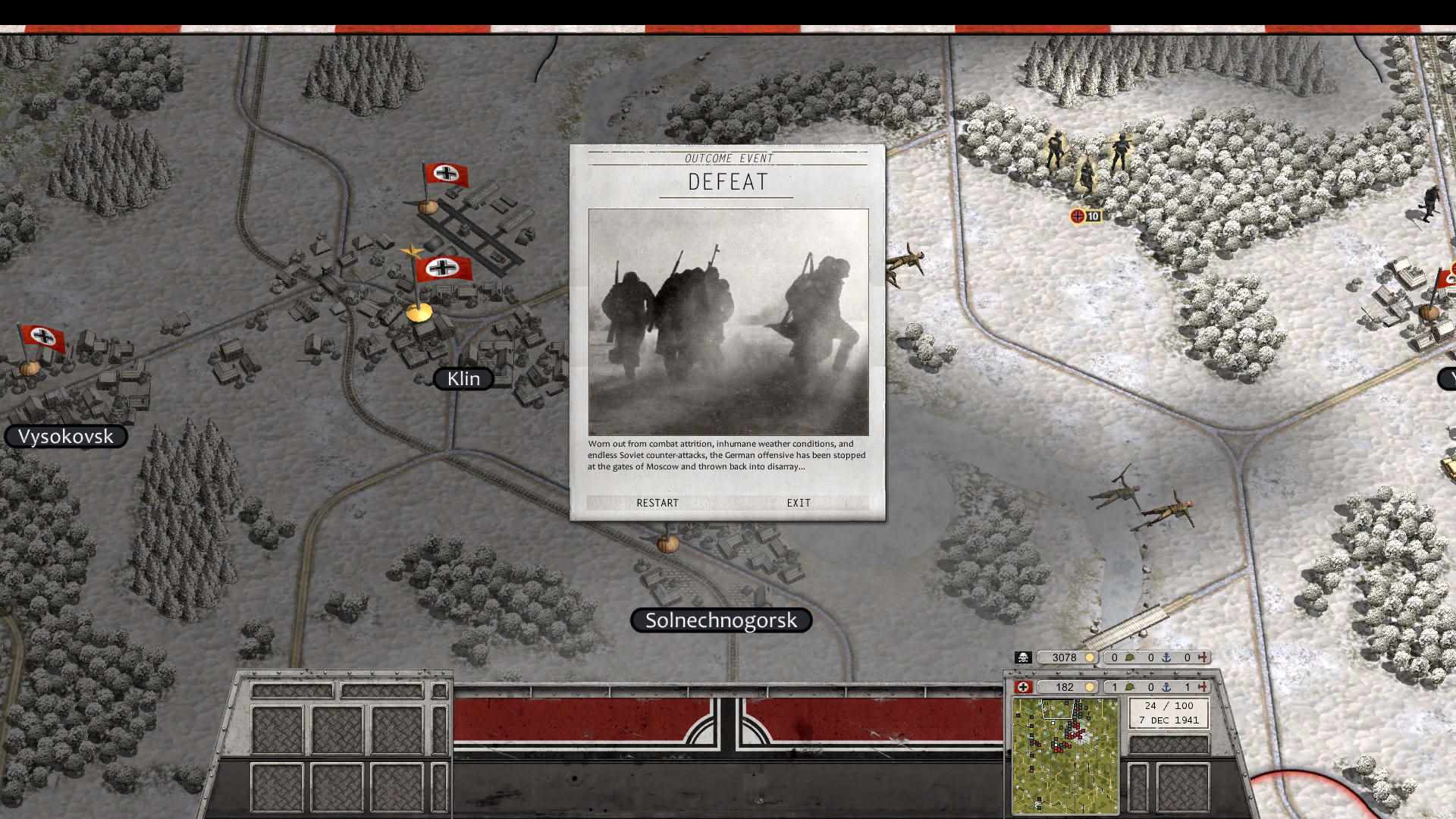This screenshot has height=819, width=1456.
Task: Click the Exit button on the defeat dialog
Action: coord(798,503)
